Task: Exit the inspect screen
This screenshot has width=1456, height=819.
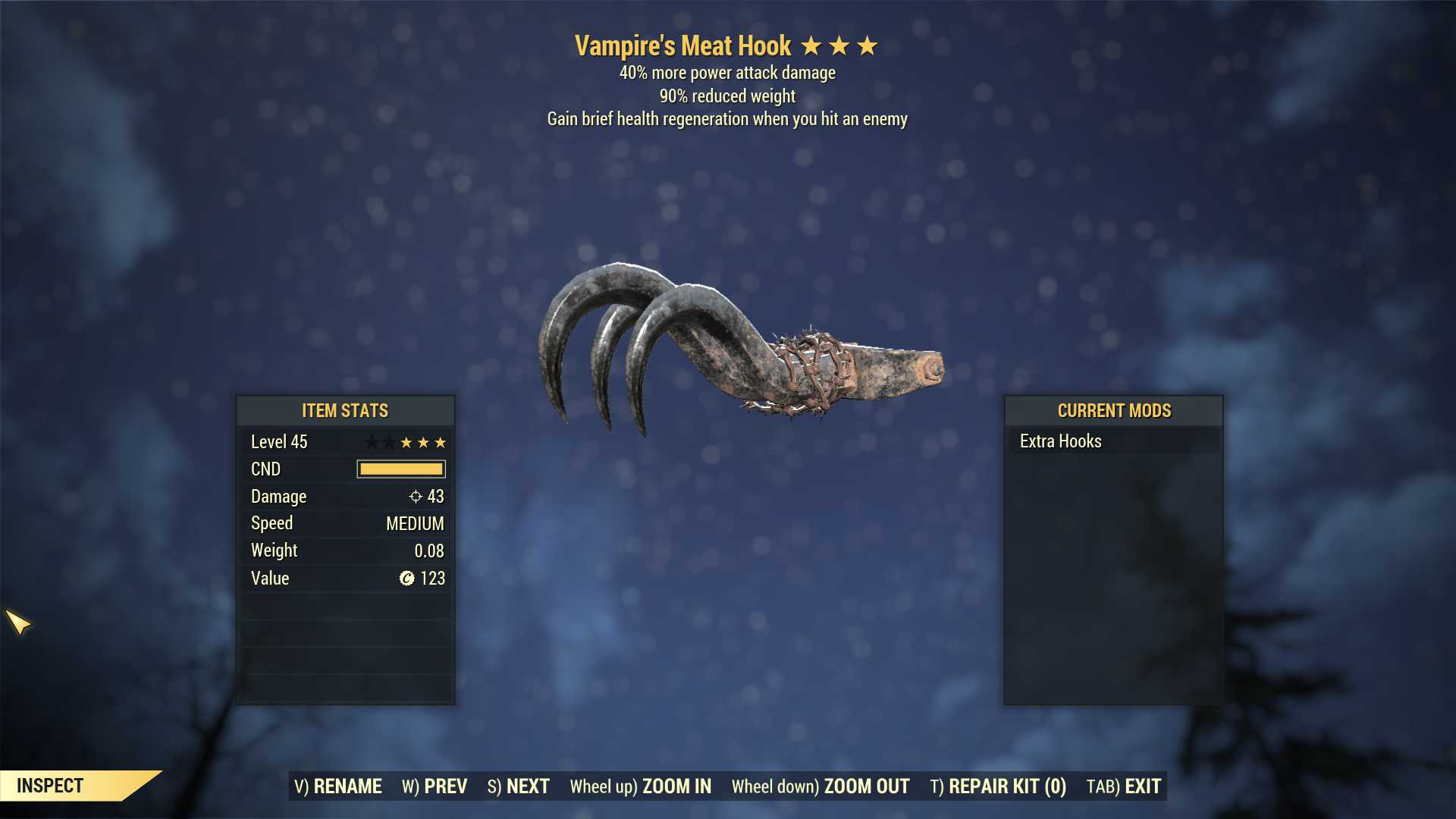Action: click(x=1124, y=786)
